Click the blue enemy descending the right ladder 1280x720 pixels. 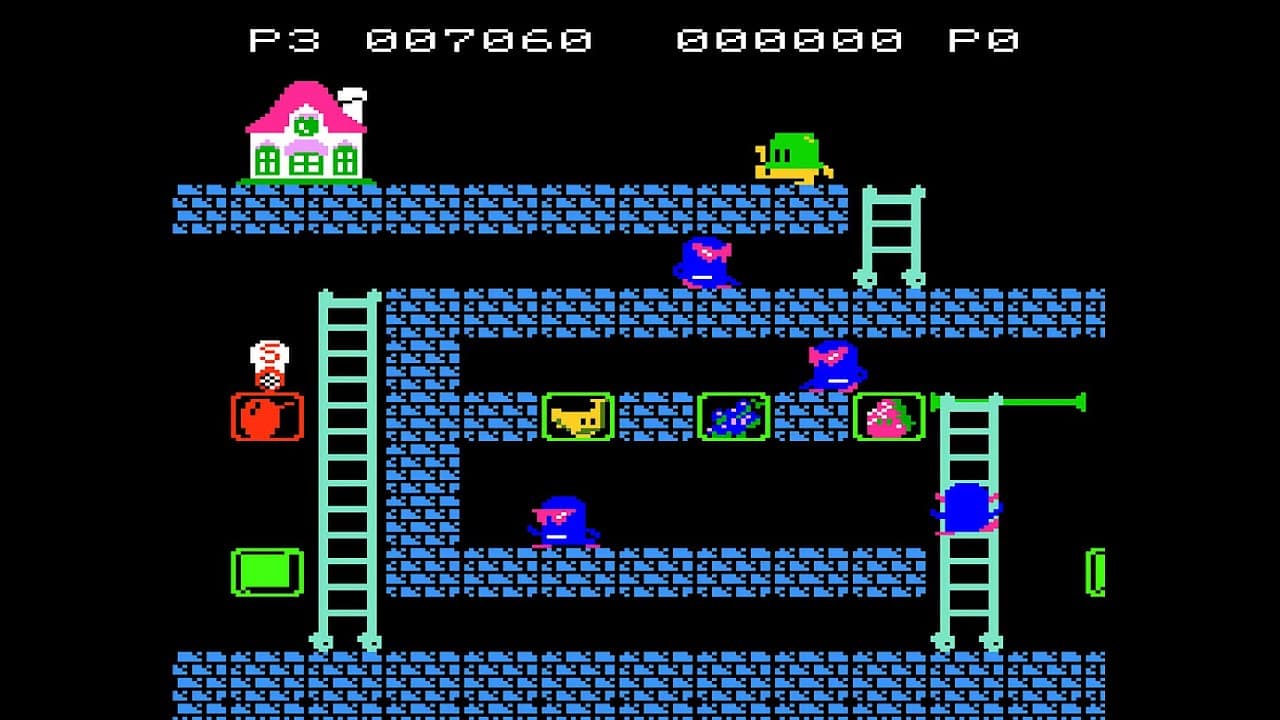pyautogui.click(x=962, y=510)
